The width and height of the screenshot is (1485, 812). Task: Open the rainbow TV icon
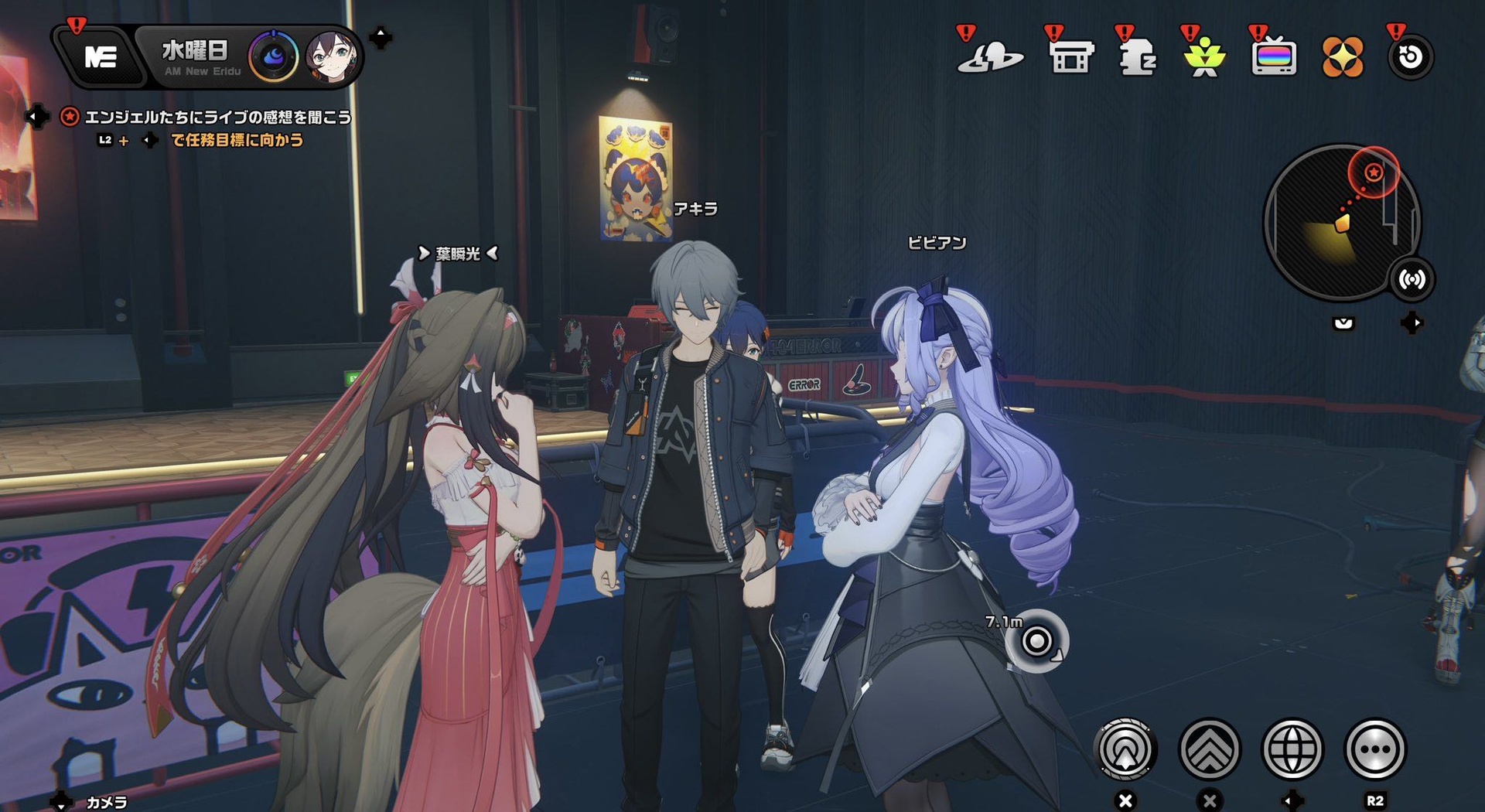[1273, 57]
